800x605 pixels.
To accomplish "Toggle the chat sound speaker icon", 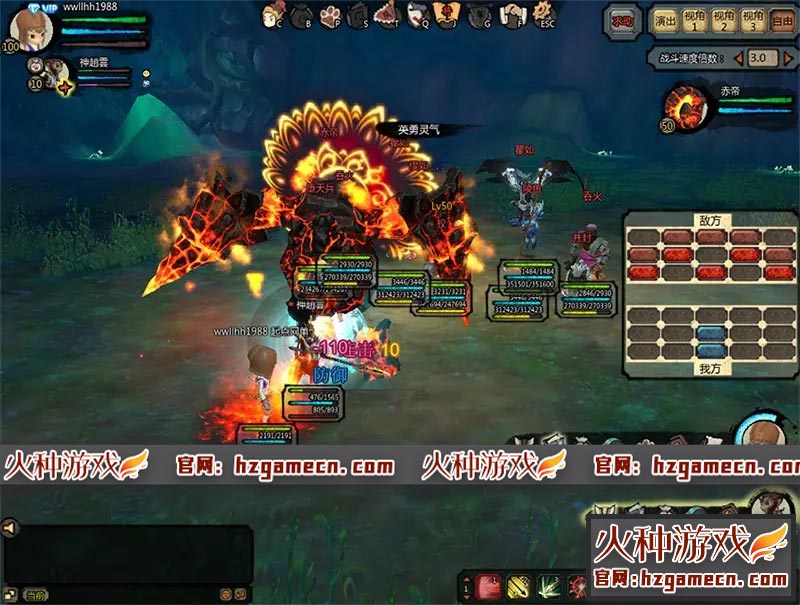I will 9,527.
